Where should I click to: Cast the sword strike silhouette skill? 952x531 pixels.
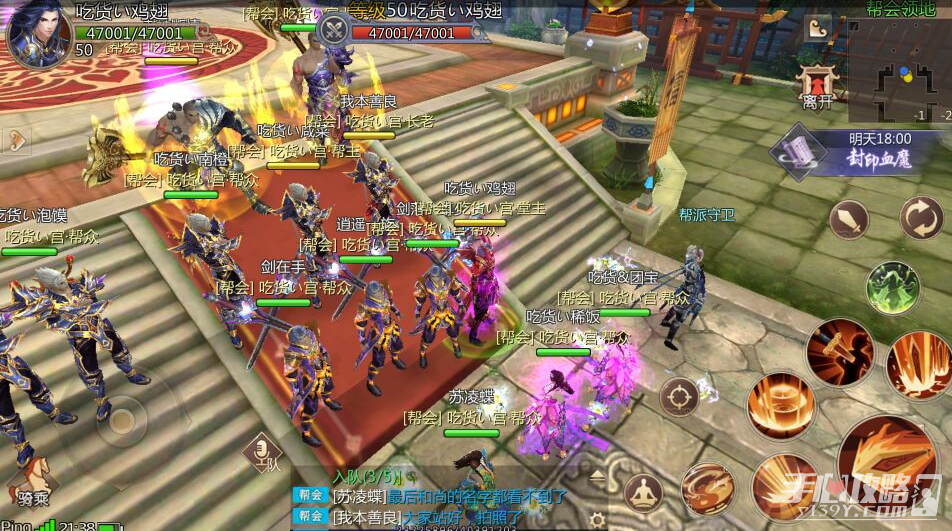pos(840,352)
